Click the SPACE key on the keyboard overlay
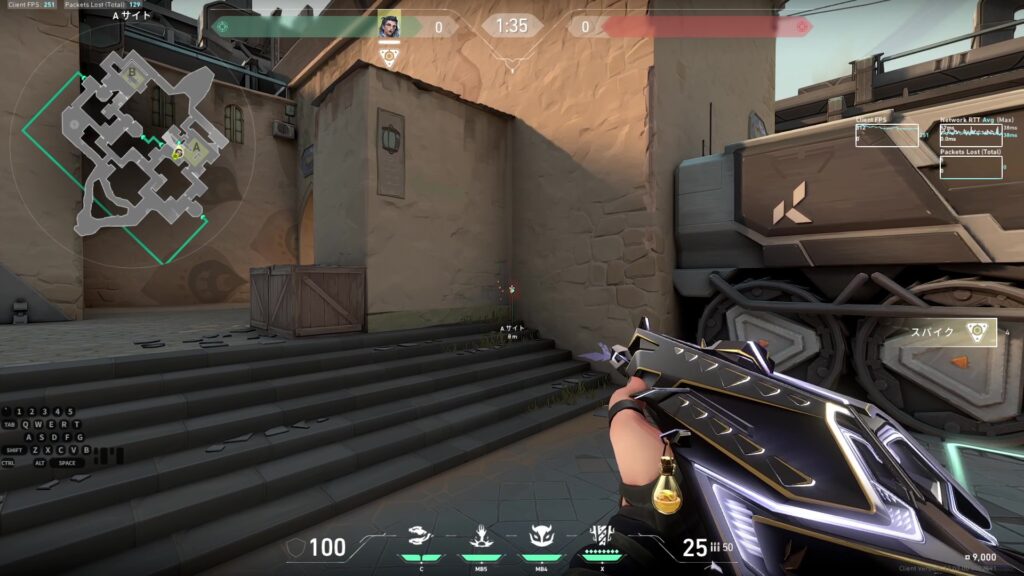Image resolution: width=1024 pixels, height=576 pixels. point(67,463)
